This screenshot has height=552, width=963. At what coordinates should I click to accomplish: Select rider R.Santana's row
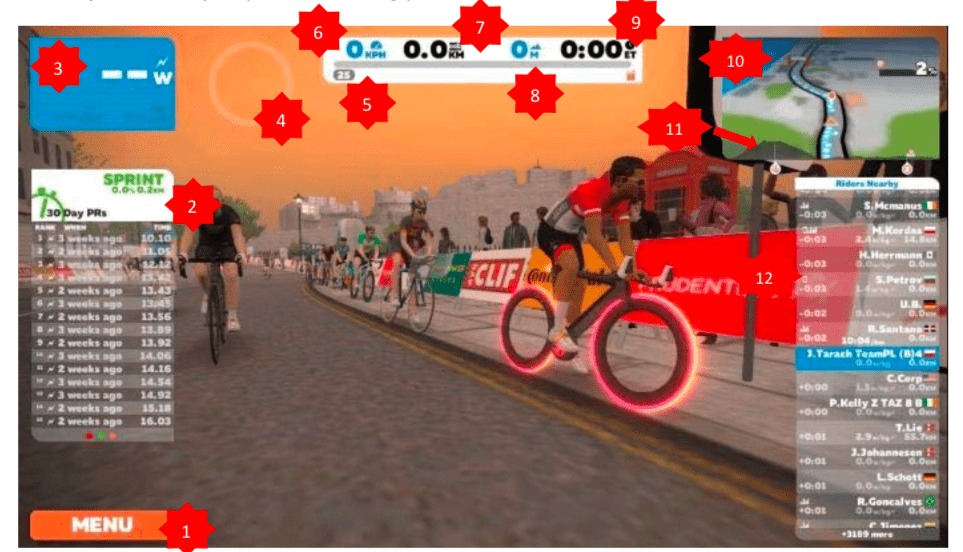(867, 331)
